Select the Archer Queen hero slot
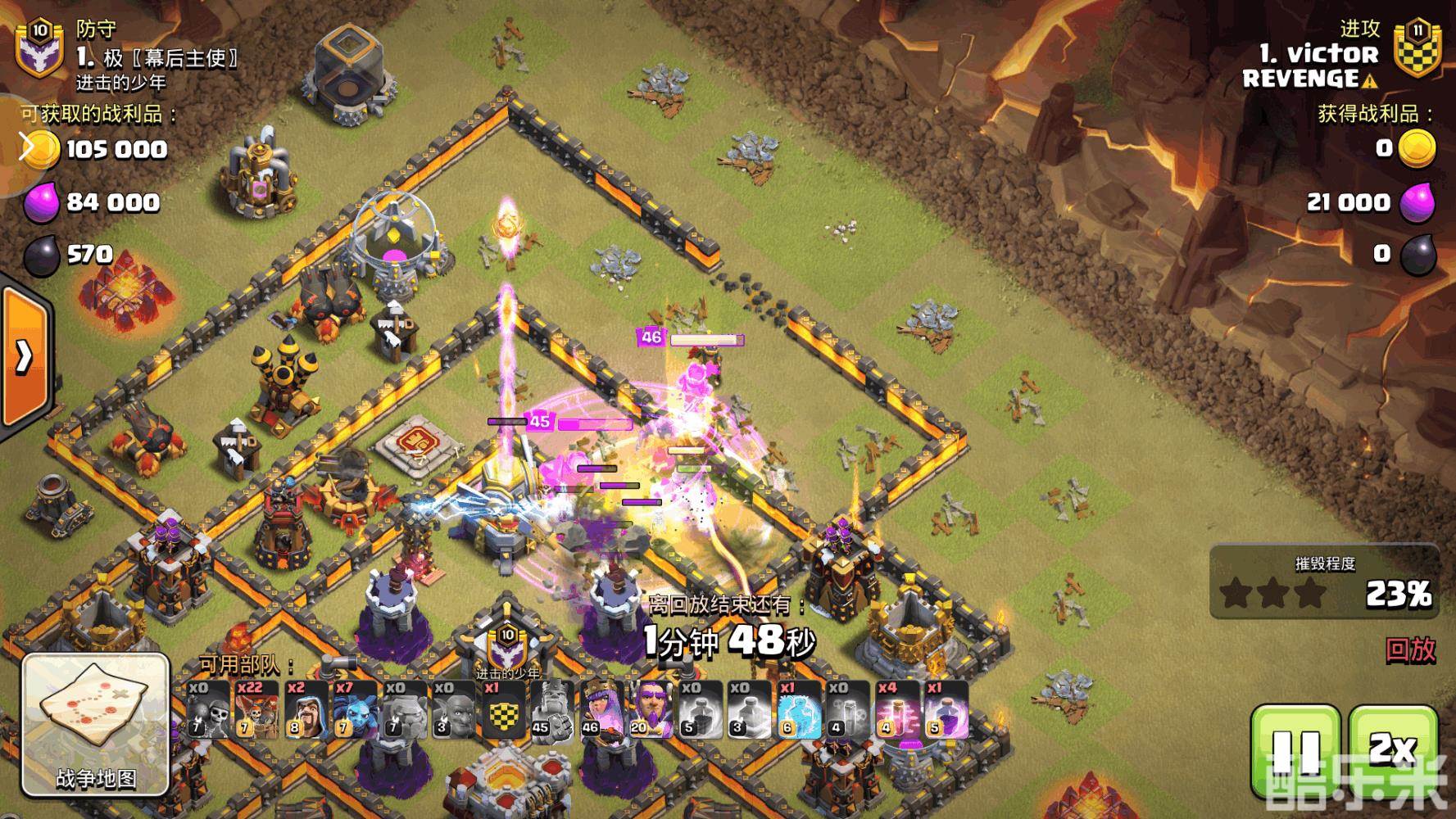 pos(600,709)
